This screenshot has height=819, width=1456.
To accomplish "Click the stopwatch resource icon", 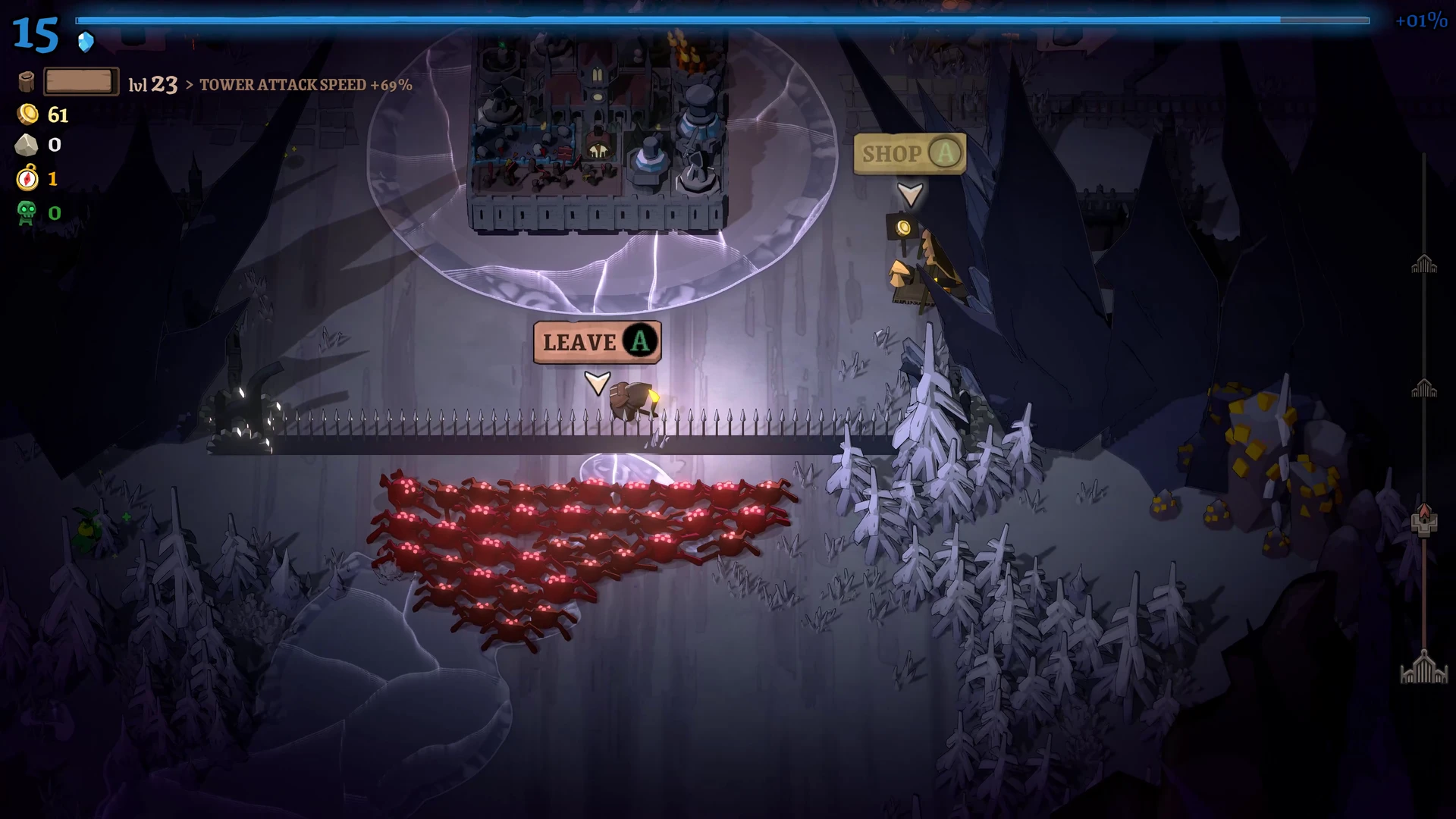I will (27, 178).
